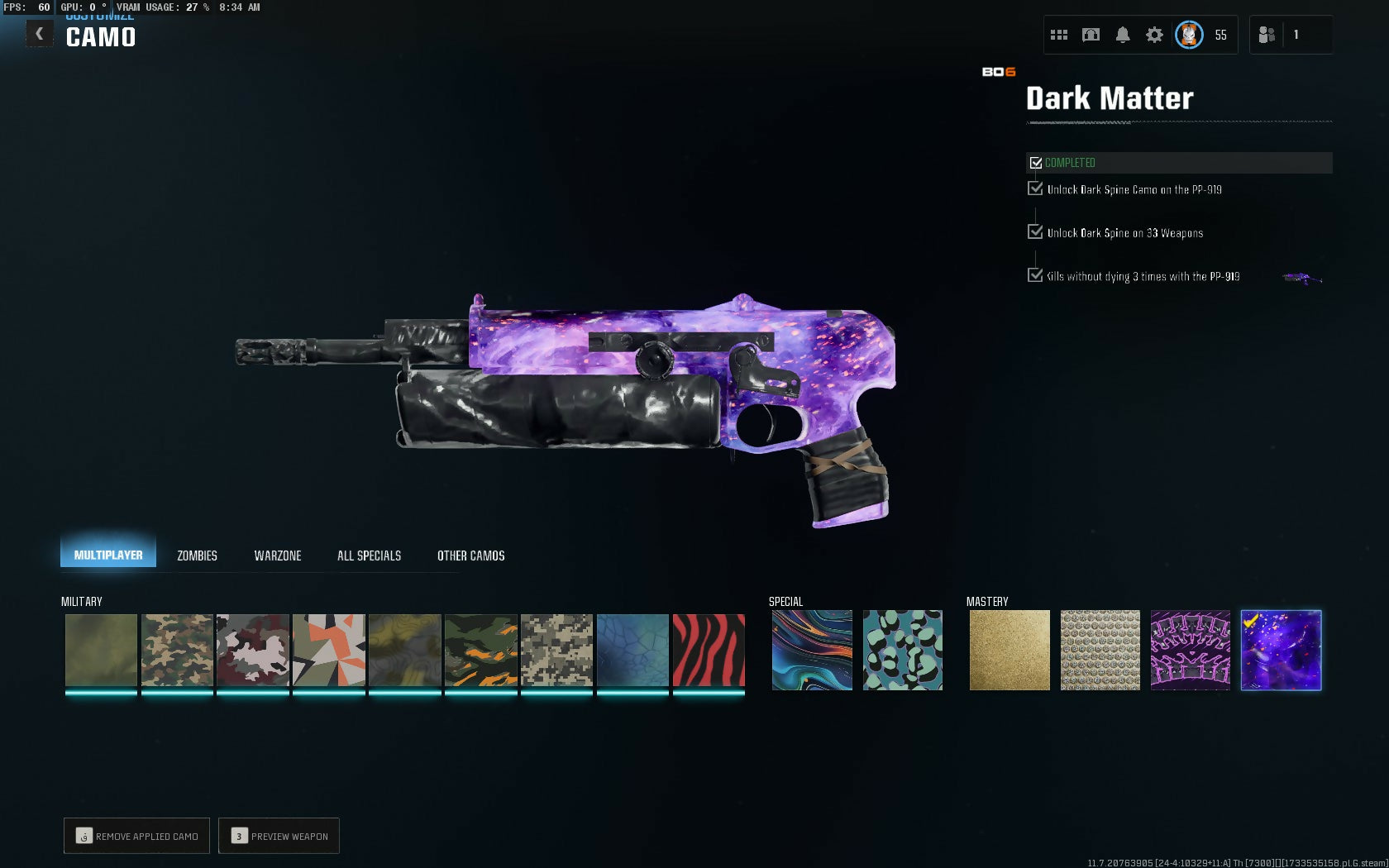Select the Dark Matter mastery camo
This screenshot has width=1389, height=868.
(1281, 651)
